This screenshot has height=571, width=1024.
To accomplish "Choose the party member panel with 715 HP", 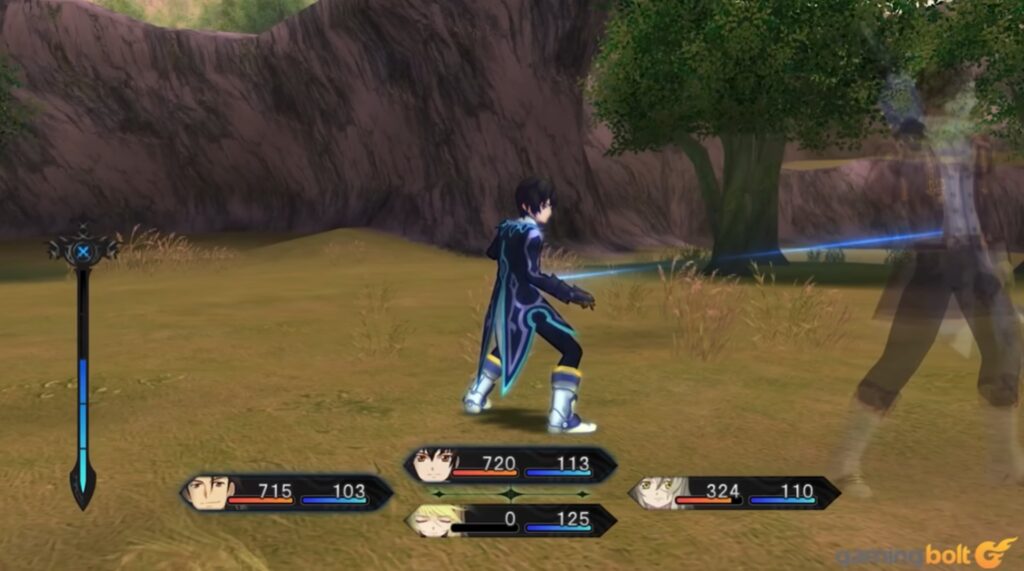I will [x=286, y=493].
